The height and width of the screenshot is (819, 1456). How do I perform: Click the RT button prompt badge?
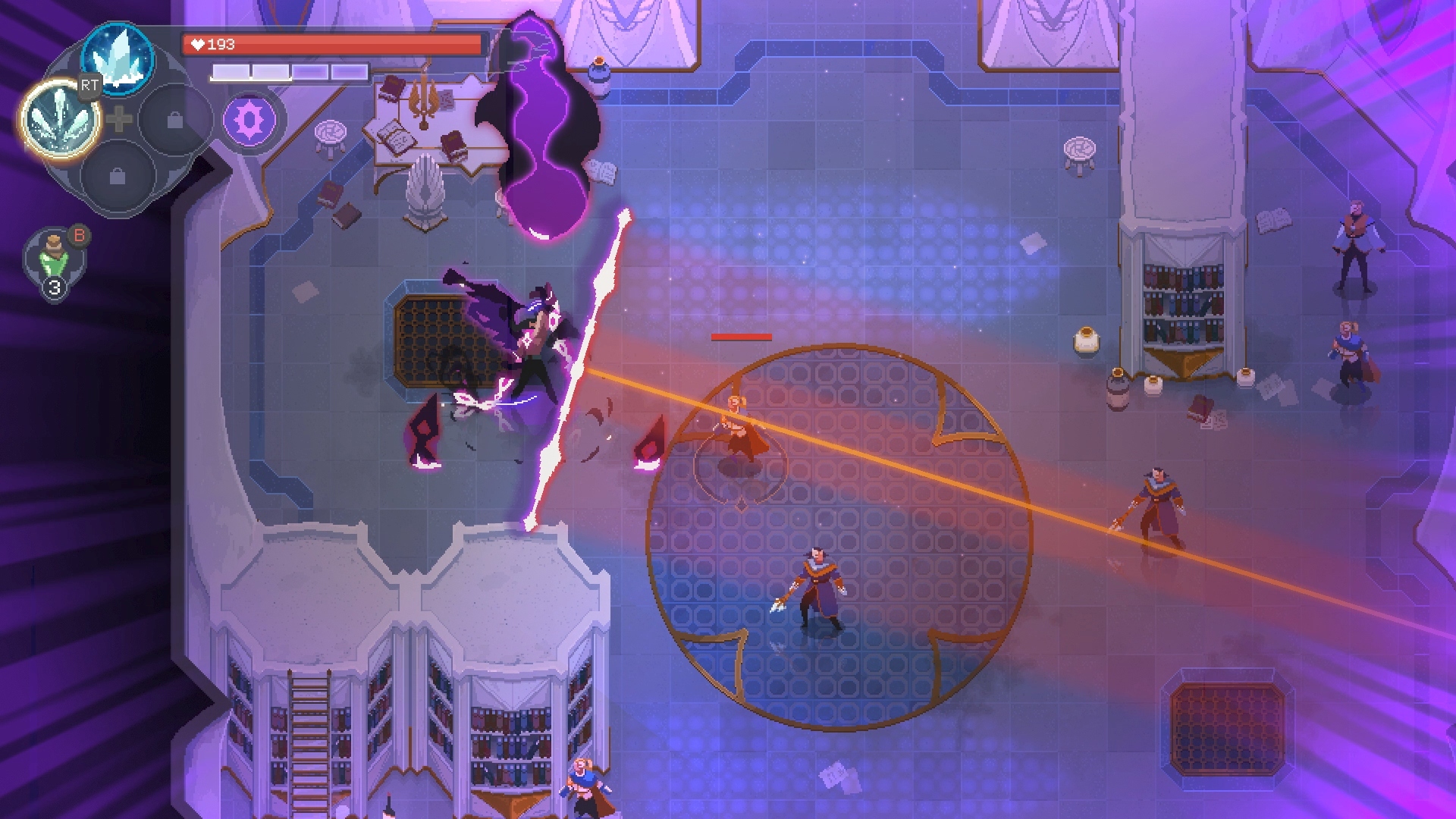[x=88, y=86]
